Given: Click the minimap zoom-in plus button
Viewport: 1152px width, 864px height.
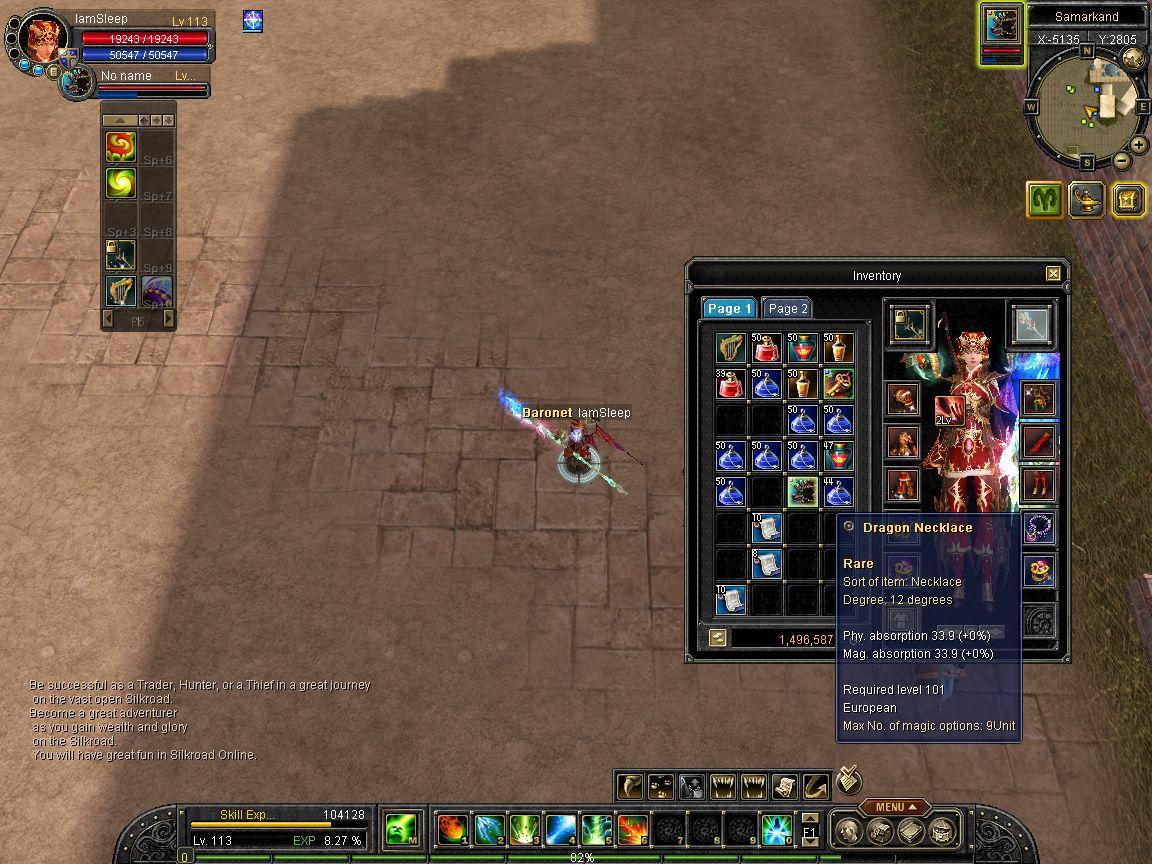Looking at the screenshot, I should (1139, 145).
